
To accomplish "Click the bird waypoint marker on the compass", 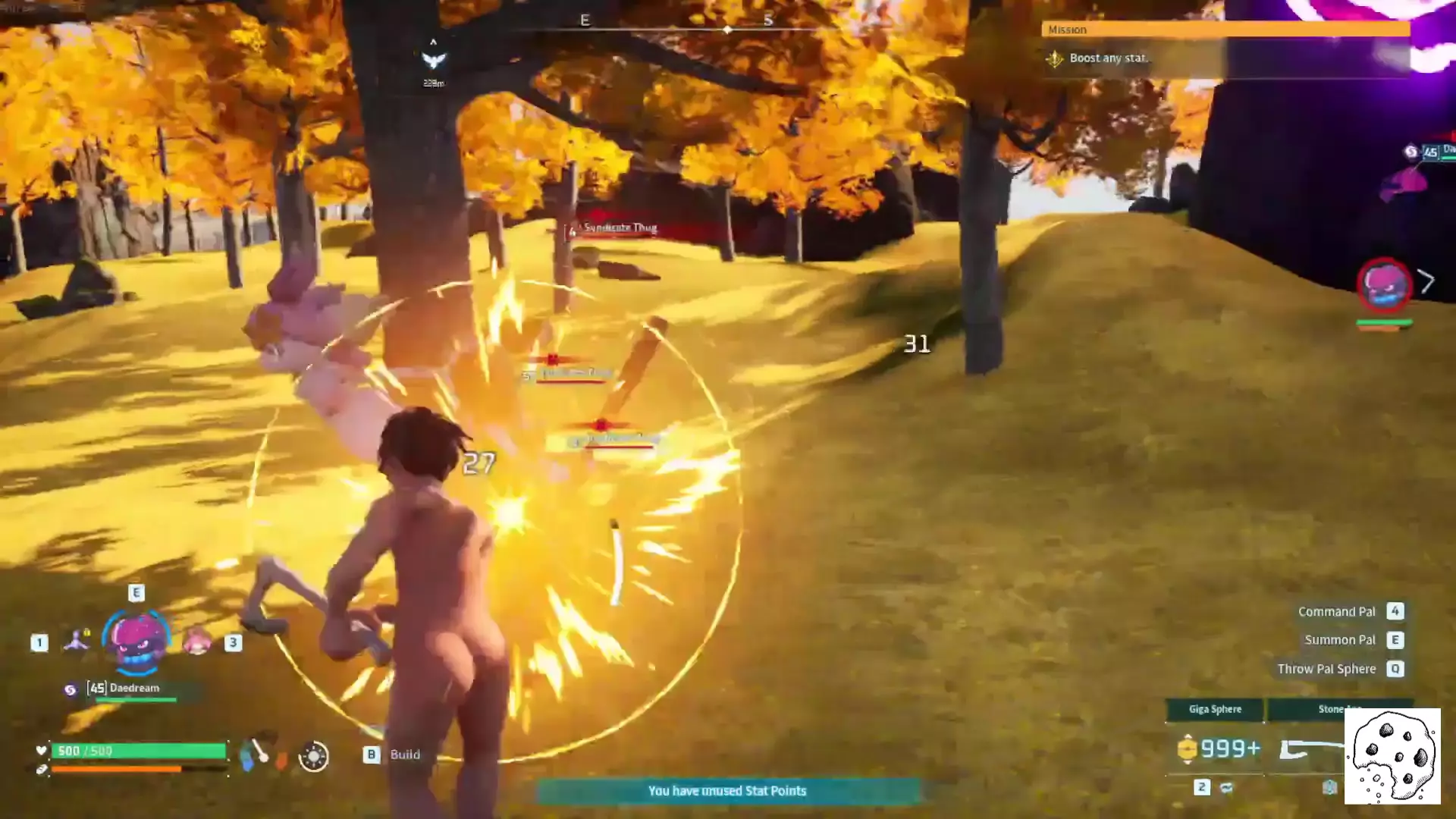I will pos(433,60).
